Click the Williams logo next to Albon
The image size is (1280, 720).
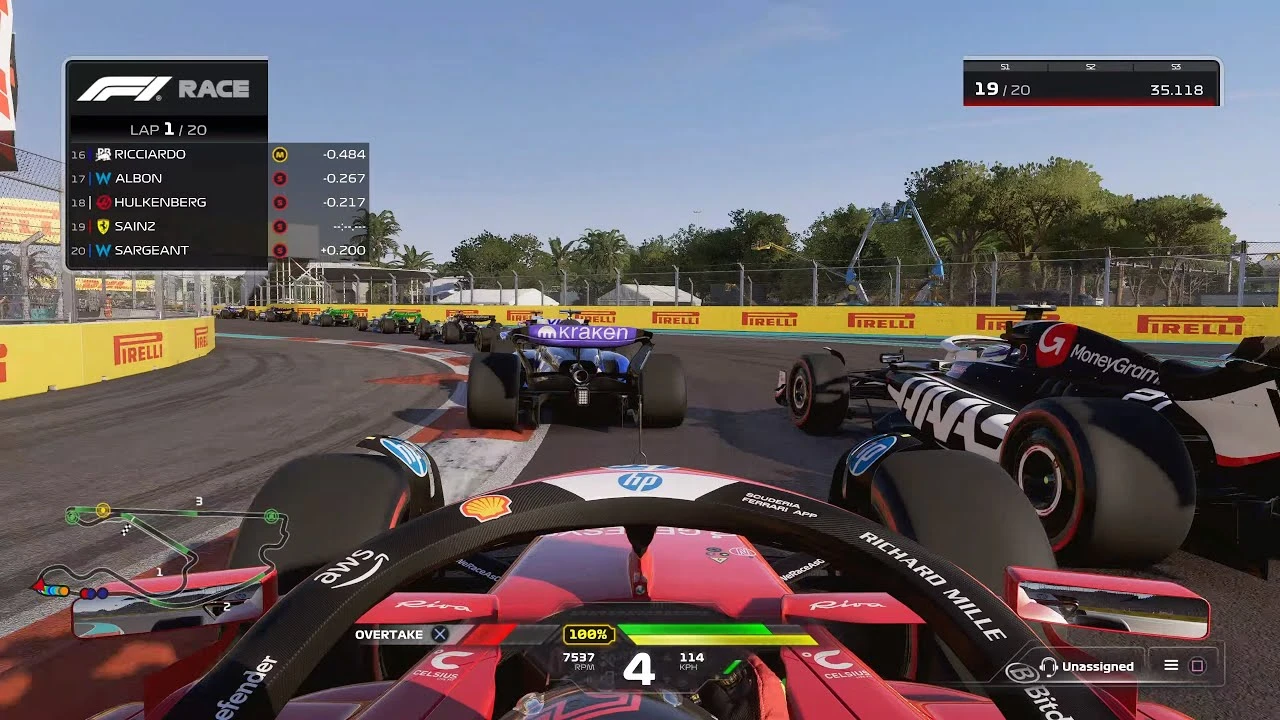coord(103,177)
